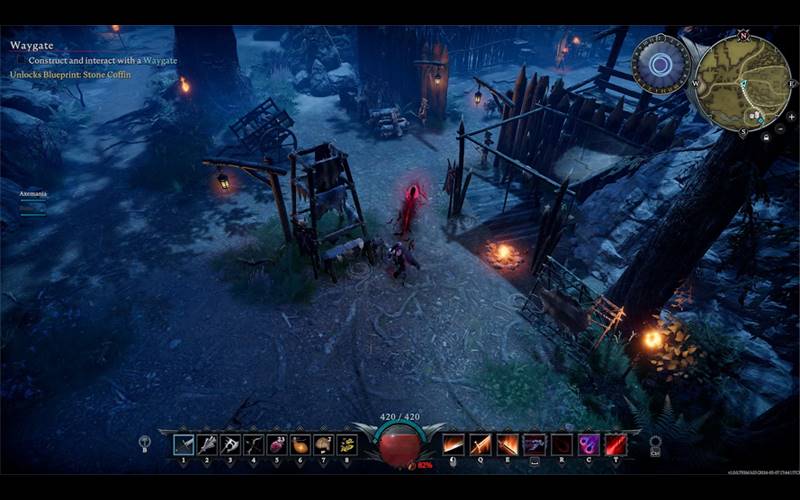This screenshot has width=800, height=500.
Task: Use the red consumable in slot 5
Action: [277, 445]
